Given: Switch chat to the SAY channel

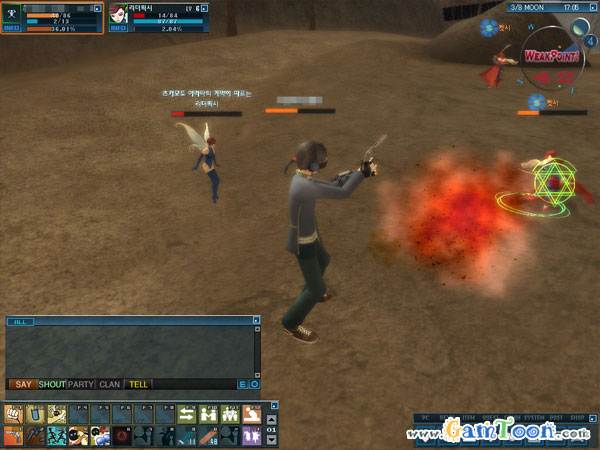Looking at the screenshot, I should pos(21,384).
